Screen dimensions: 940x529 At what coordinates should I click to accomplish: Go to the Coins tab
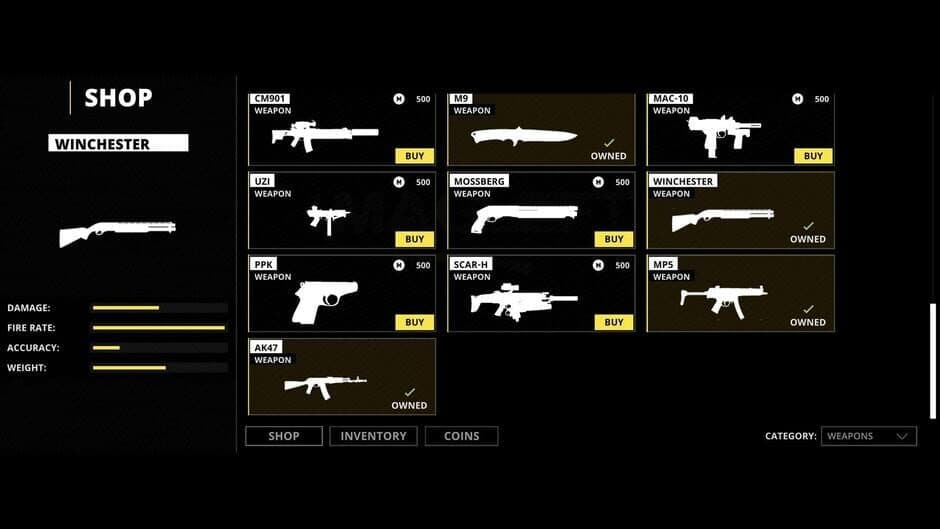pyautogui.click(x=461, y=436)
